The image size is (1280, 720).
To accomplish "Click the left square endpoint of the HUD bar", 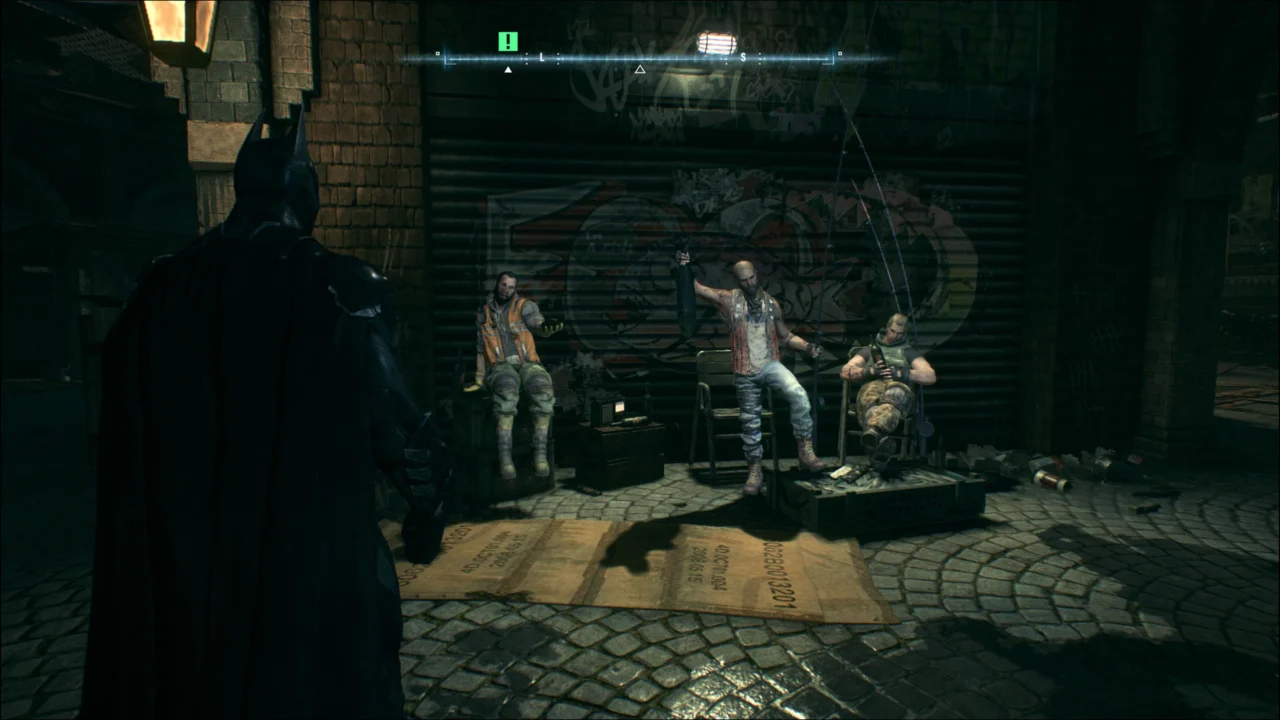I will 436,54.
